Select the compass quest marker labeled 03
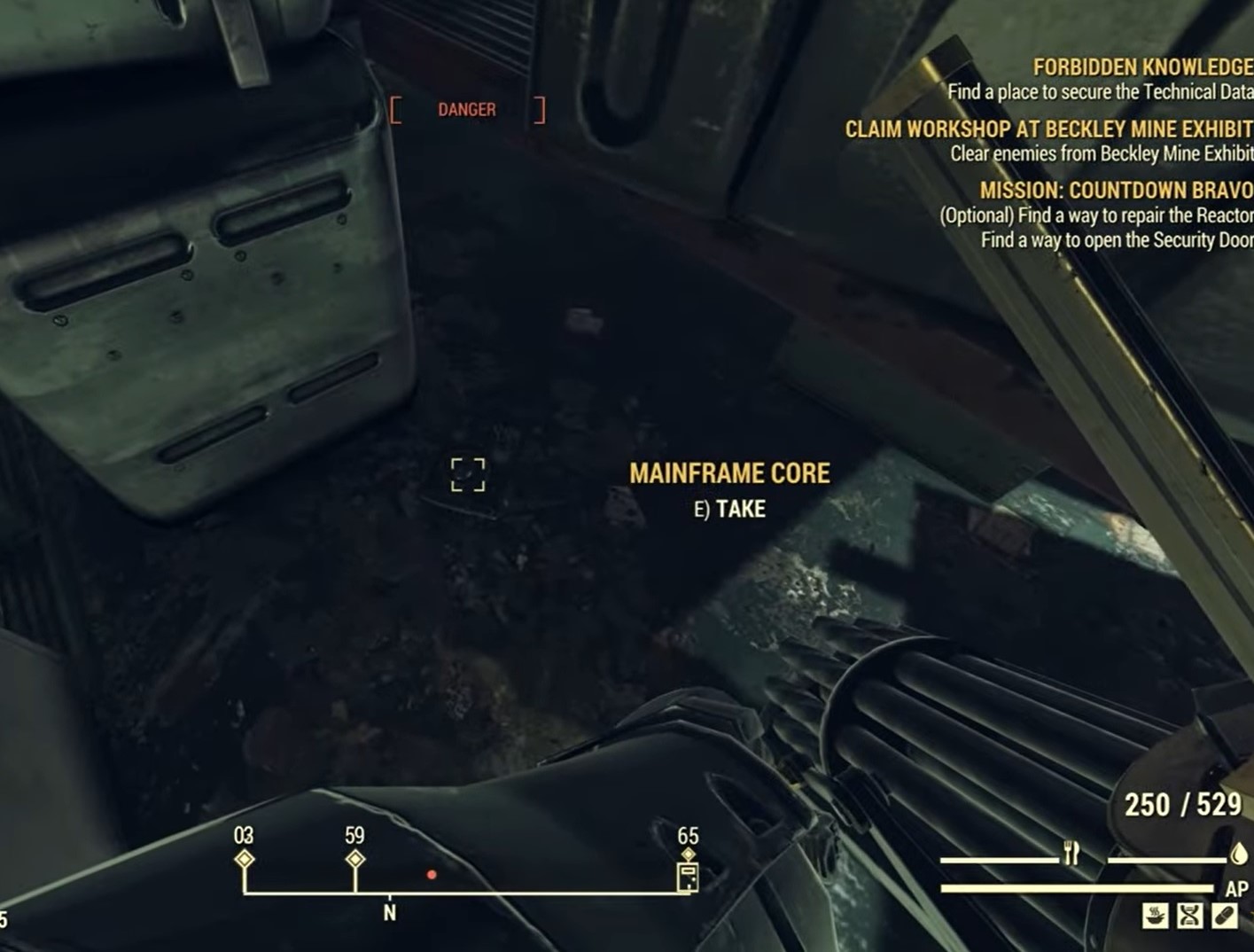This screenshot has height=952, width=1254. (244, 859)
